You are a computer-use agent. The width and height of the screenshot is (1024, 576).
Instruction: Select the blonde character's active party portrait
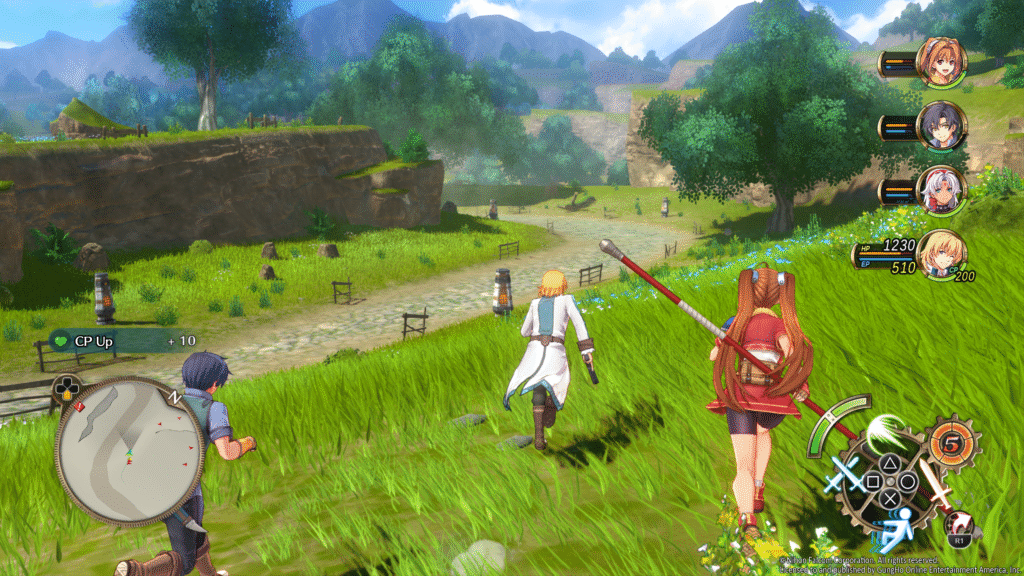pyautogui.click(x=940, y=254)
